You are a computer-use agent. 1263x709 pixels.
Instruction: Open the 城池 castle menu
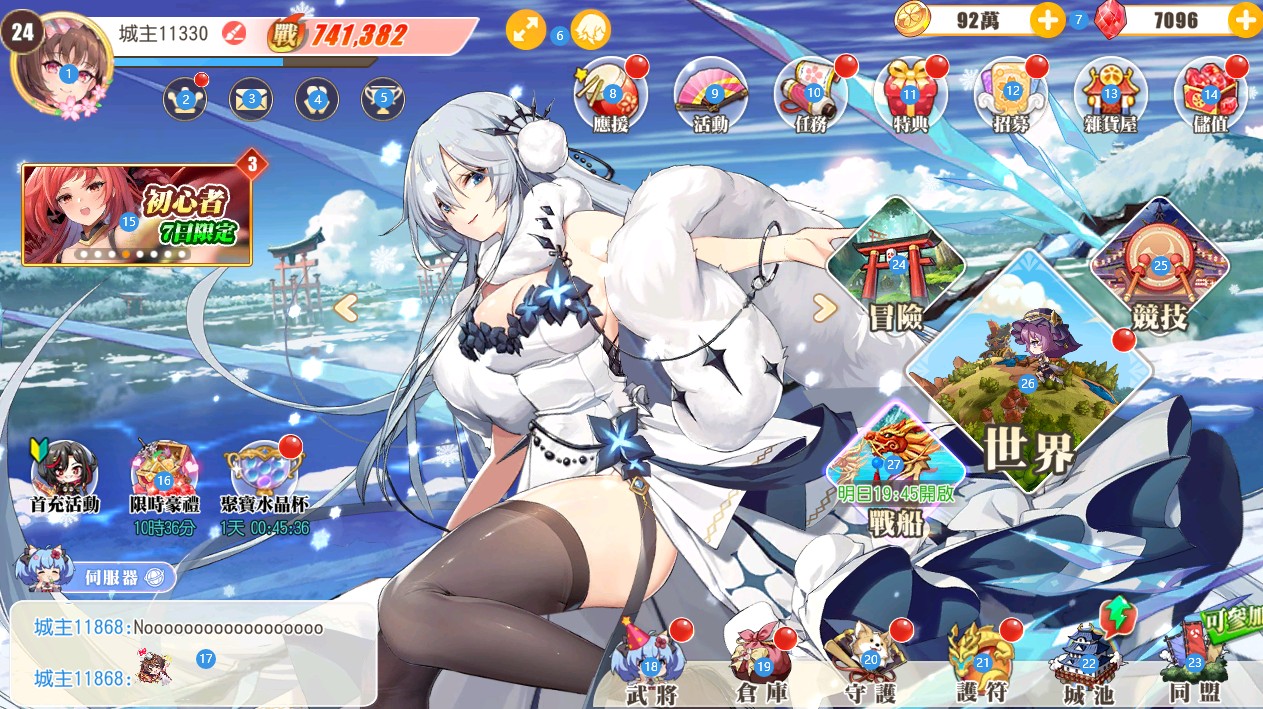[1089, 665]
